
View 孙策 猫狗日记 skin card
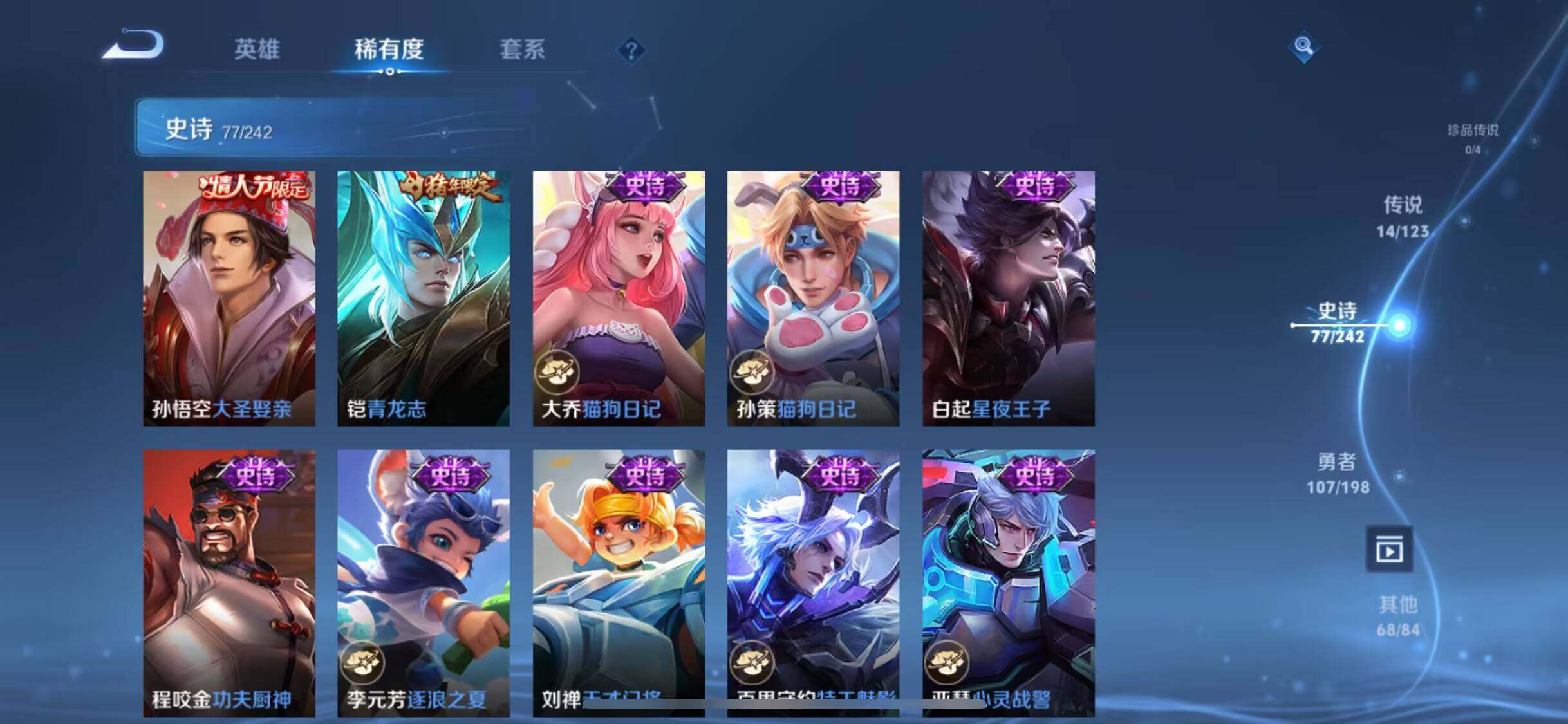coord(813,298)
